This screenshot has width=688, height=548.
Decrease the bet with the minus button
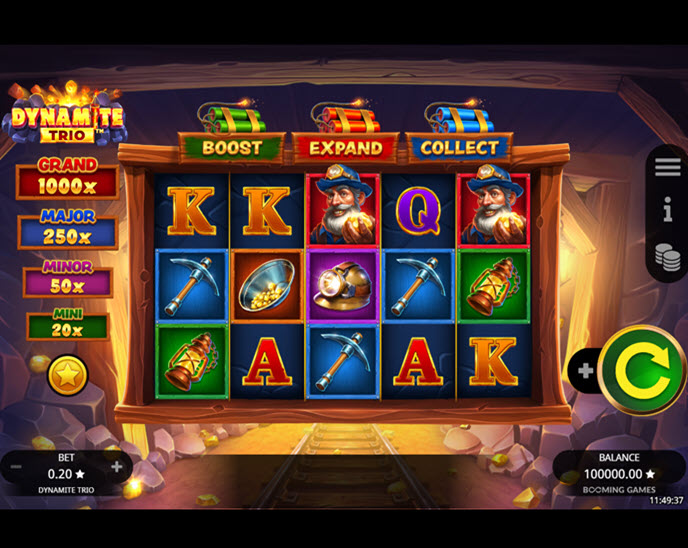click(x=17, y=466)
